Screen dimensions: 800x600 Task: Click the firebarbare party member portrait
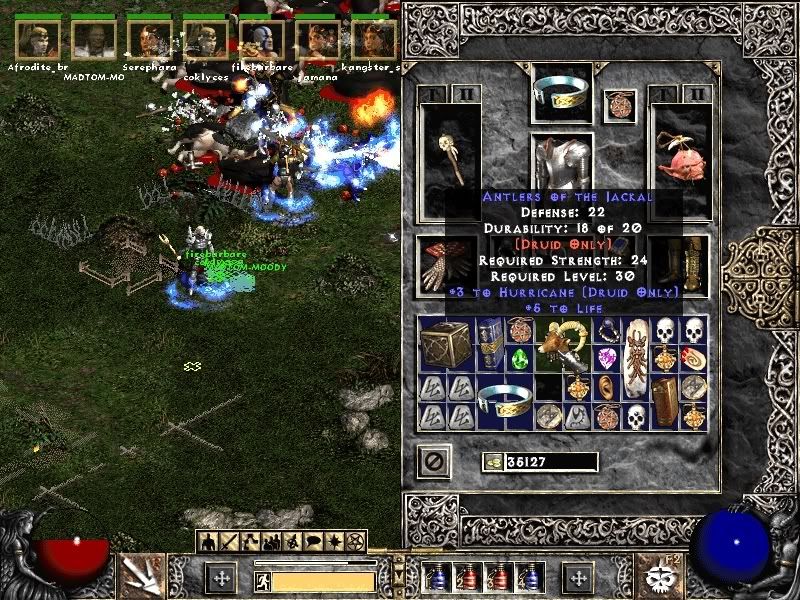pos(262,40)
